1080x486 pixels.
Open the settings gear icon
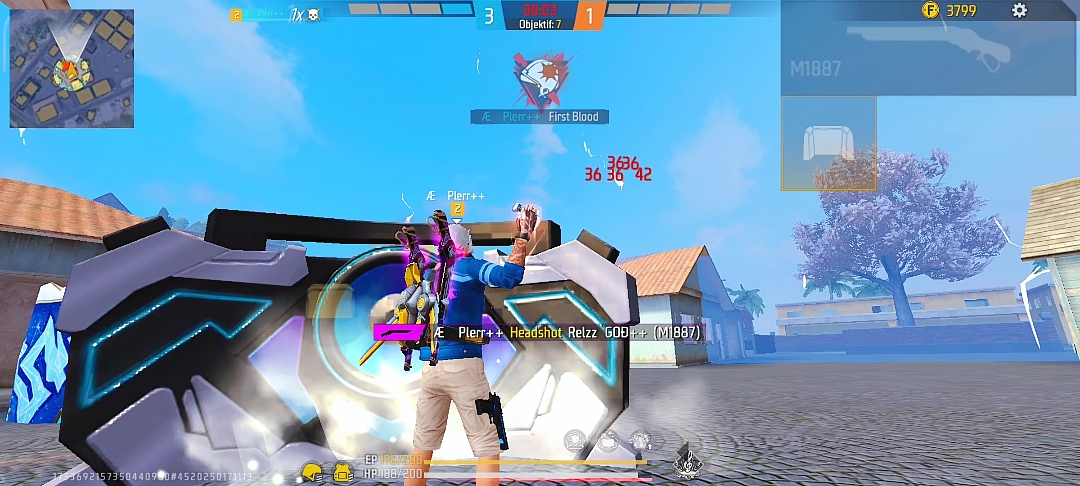point(1019,11)
